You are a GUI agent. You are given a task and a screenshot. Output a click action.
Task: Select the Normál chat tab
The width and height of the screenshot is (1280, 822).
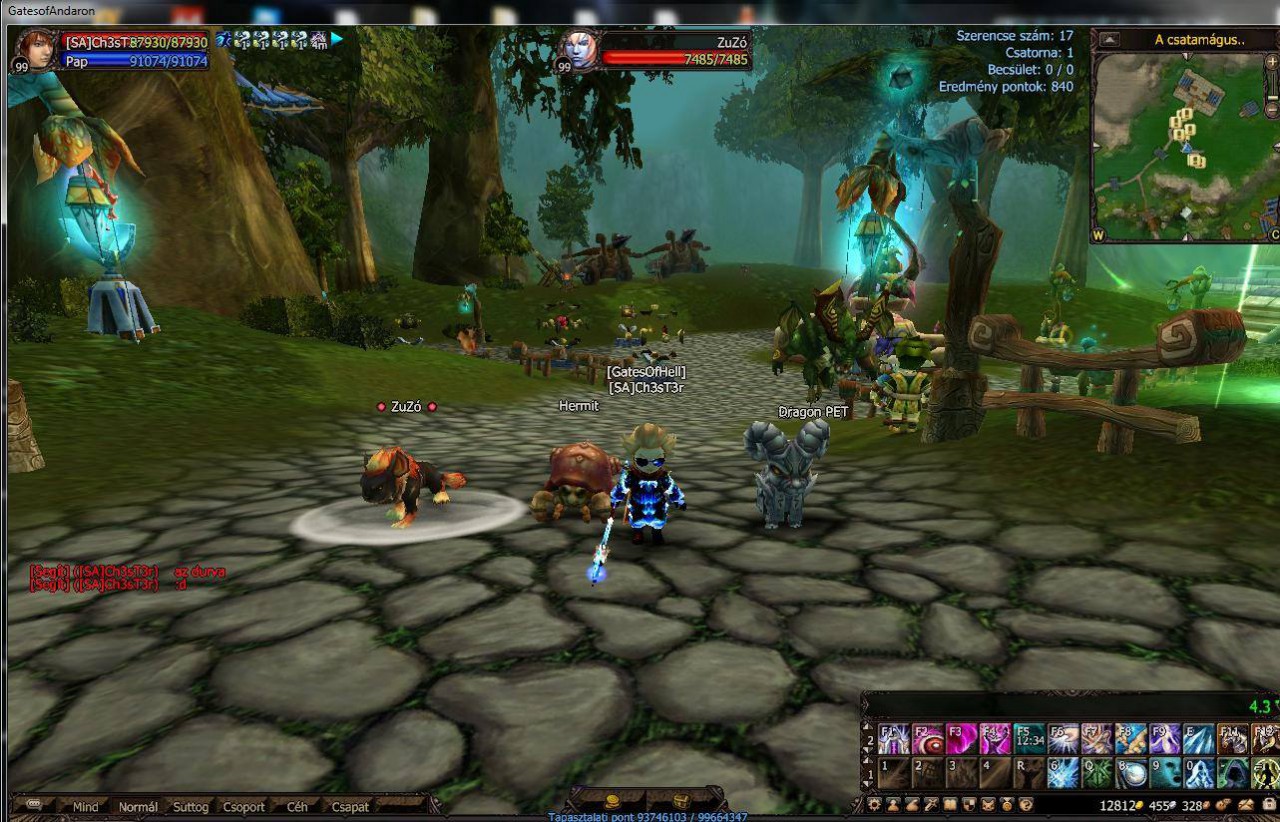point(138,807)
